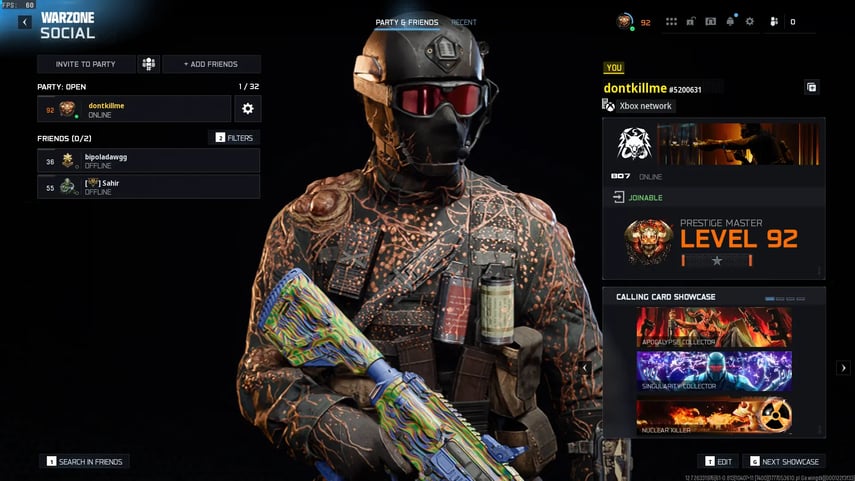
Task: Select friend bipoladawgg from the list
Action: tap(148, 160)
